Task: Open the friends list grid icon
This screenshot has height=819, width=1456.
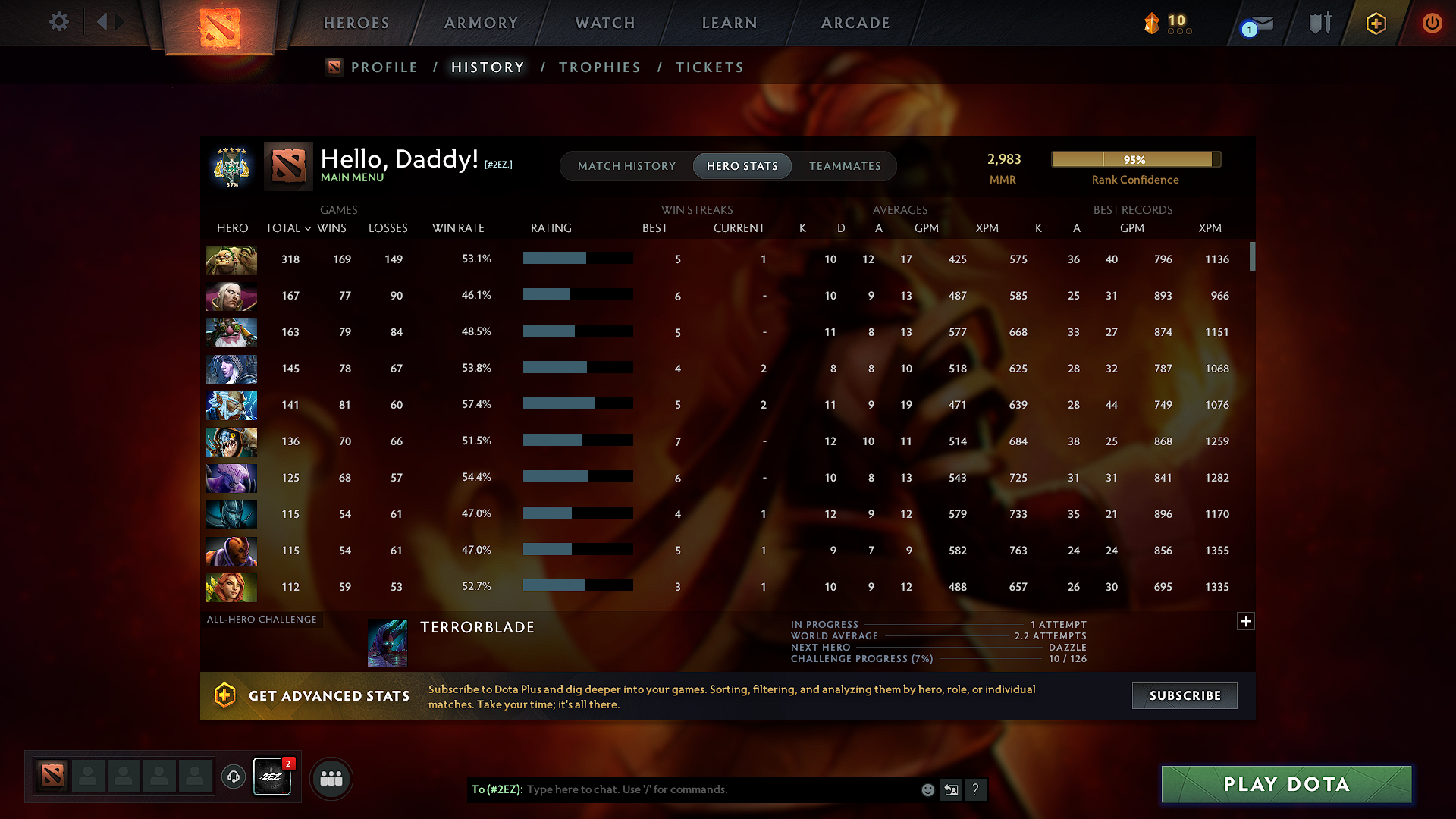Action: pyautogui.click(x=331, y=777)
